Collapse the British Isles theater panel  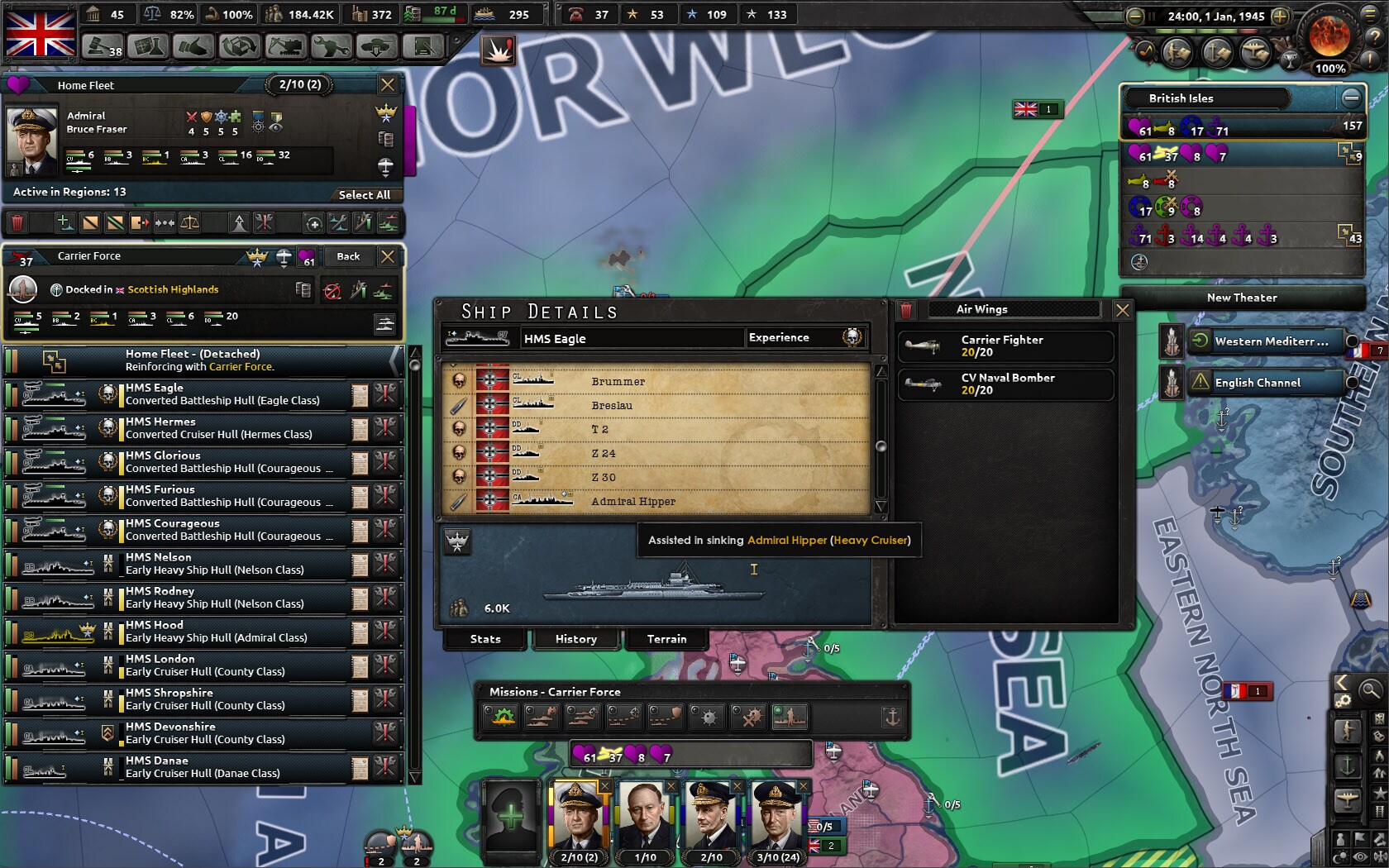[x=1351, y=98]
